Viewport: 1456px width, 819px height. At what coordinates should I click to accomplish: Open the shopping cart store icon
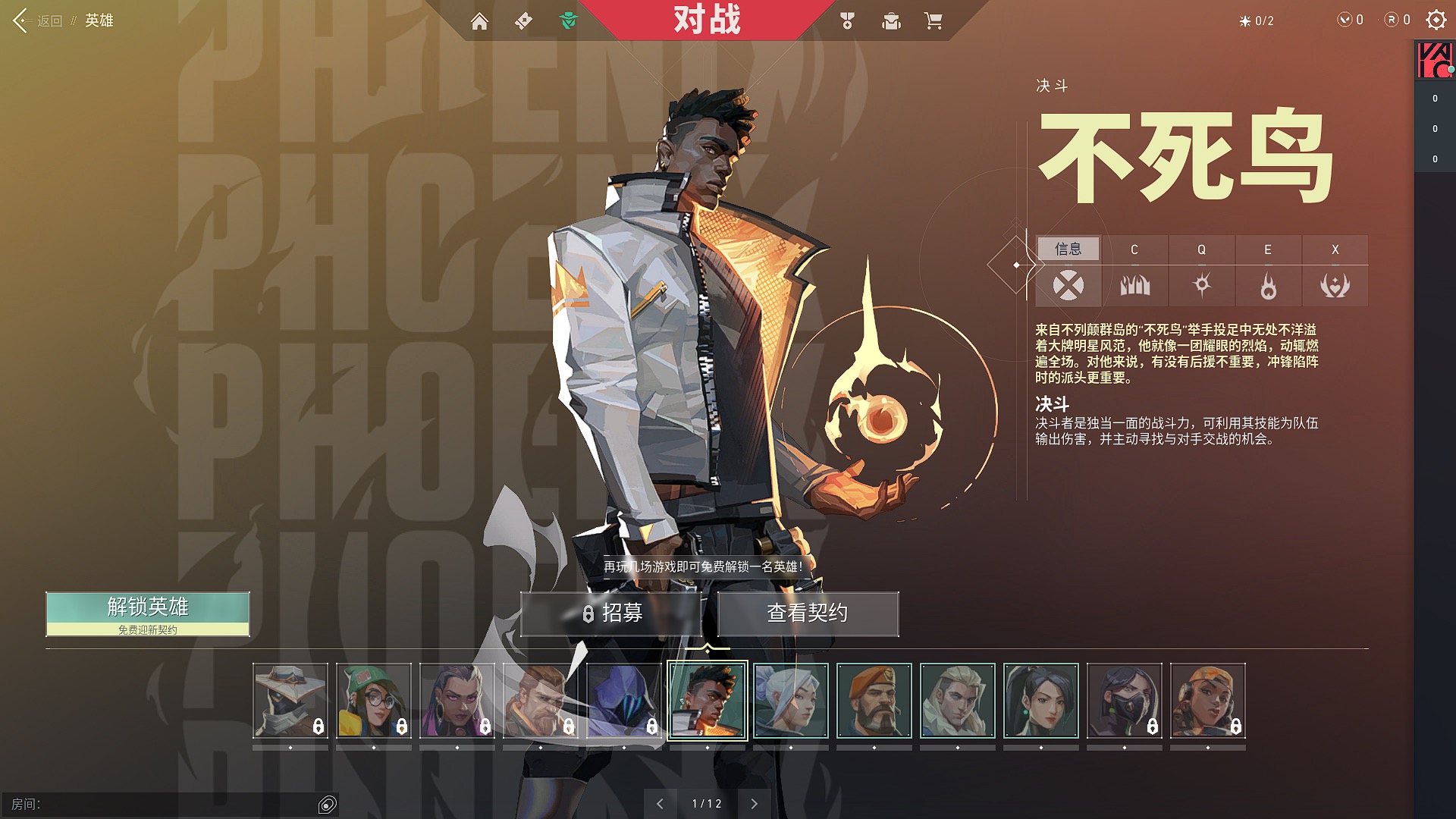pos(934,21)
